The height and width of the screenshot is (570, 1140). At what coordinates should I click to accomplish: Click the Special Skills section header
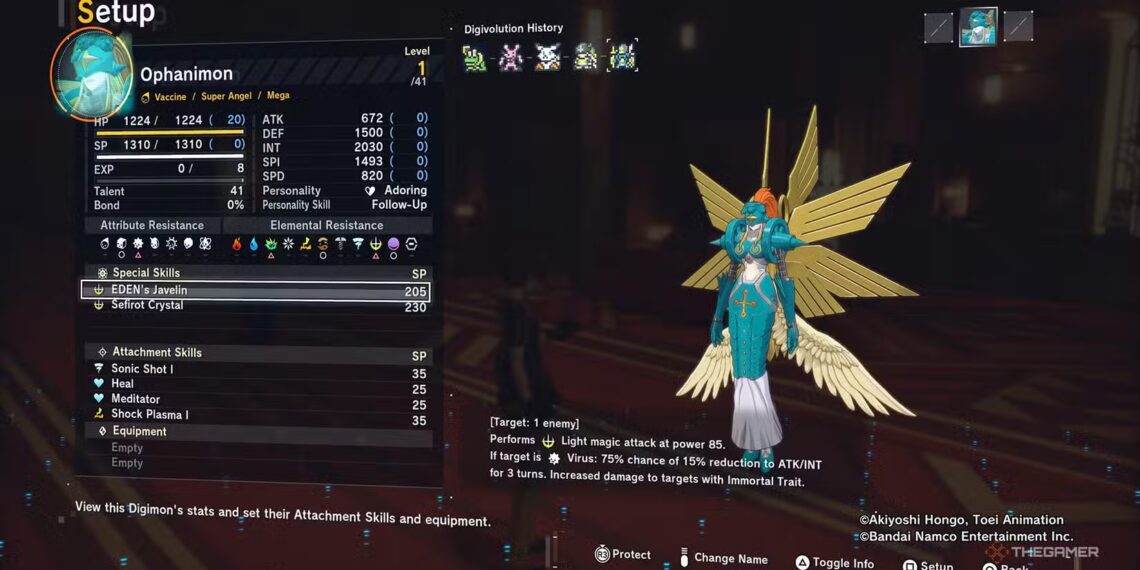[x=145, y=273]
